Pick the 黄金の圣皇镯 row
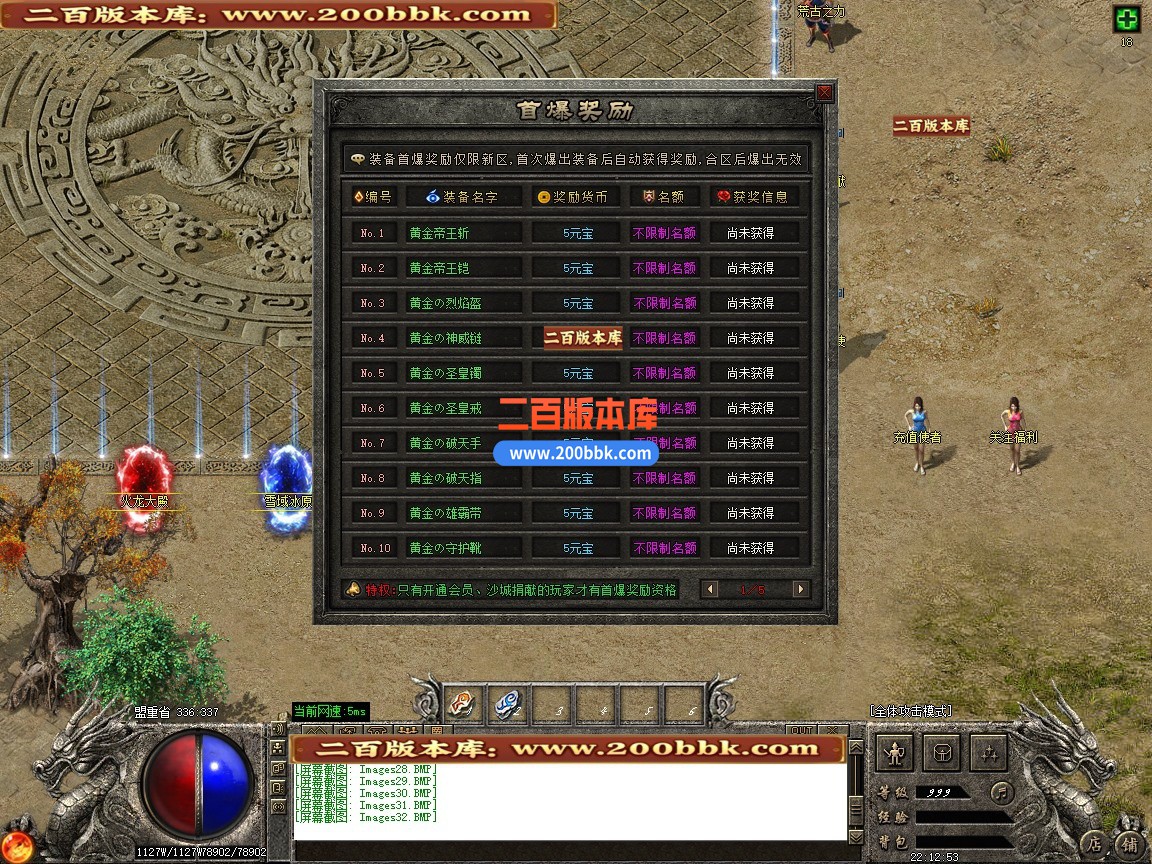This screenshot has height=864, width=1152. [x=464, y=373]
